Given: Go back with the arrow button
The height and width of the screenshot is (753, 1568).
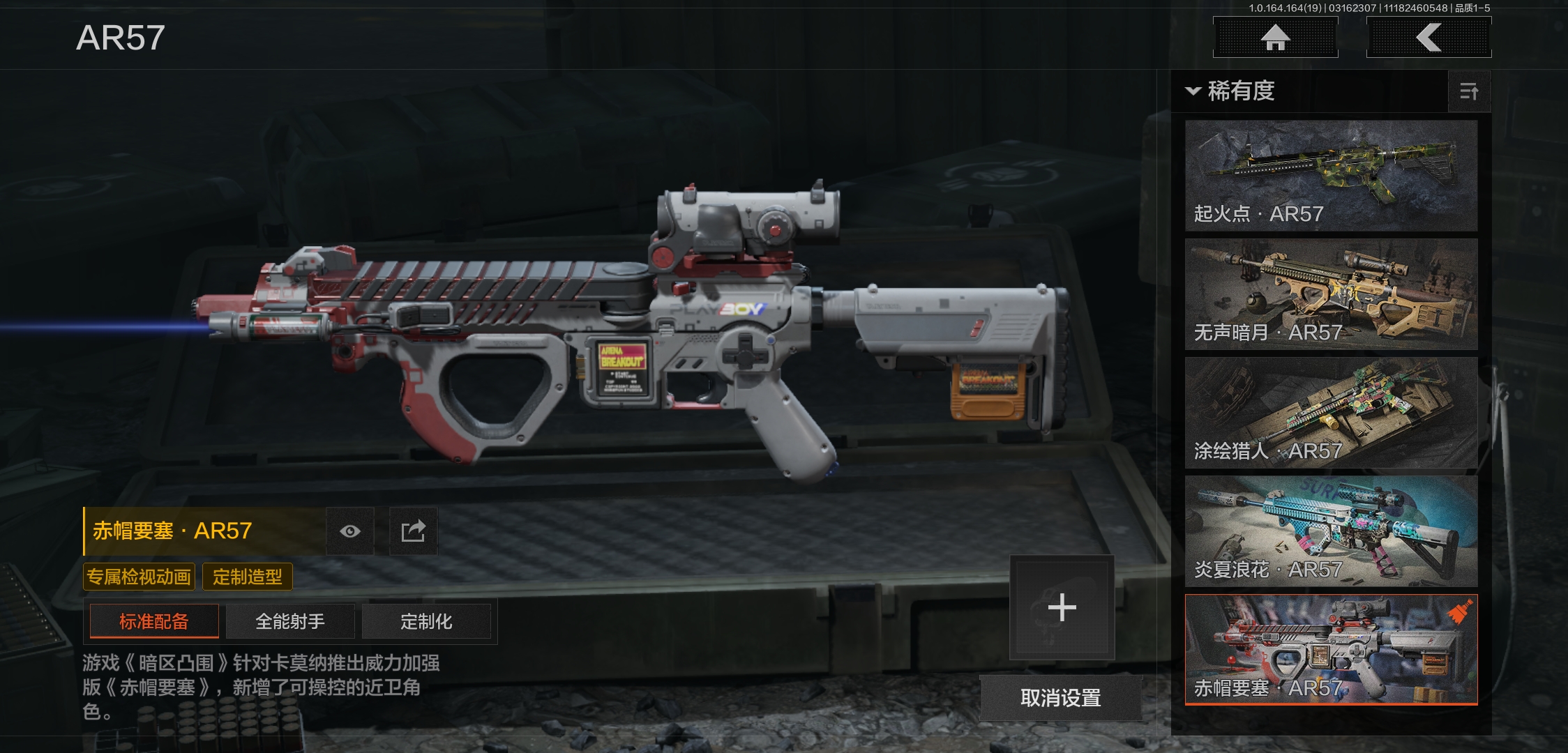Looking at the screenshot, I should [x=1428, y=37].
